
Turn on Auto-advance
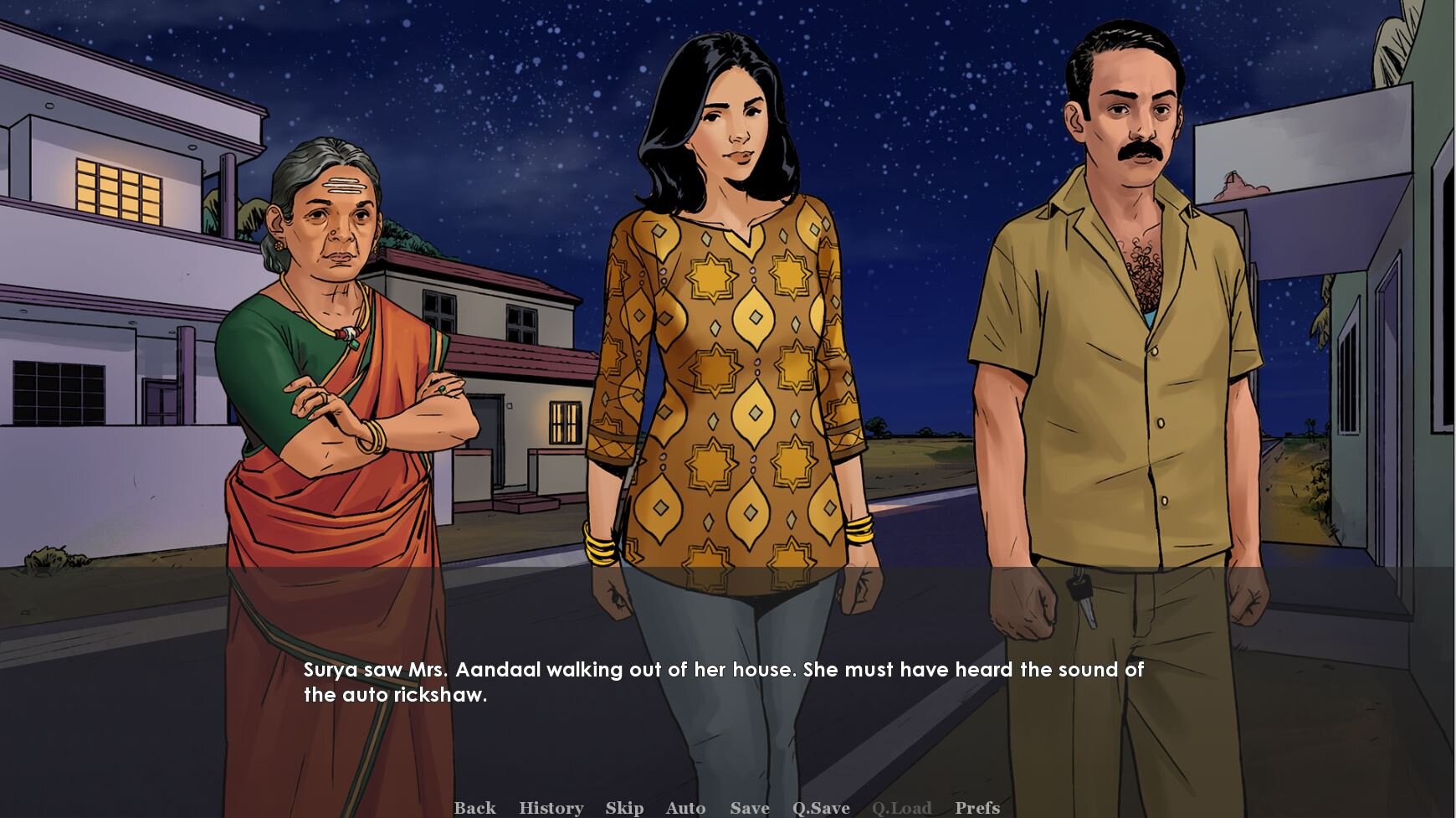tap(685, 807)
